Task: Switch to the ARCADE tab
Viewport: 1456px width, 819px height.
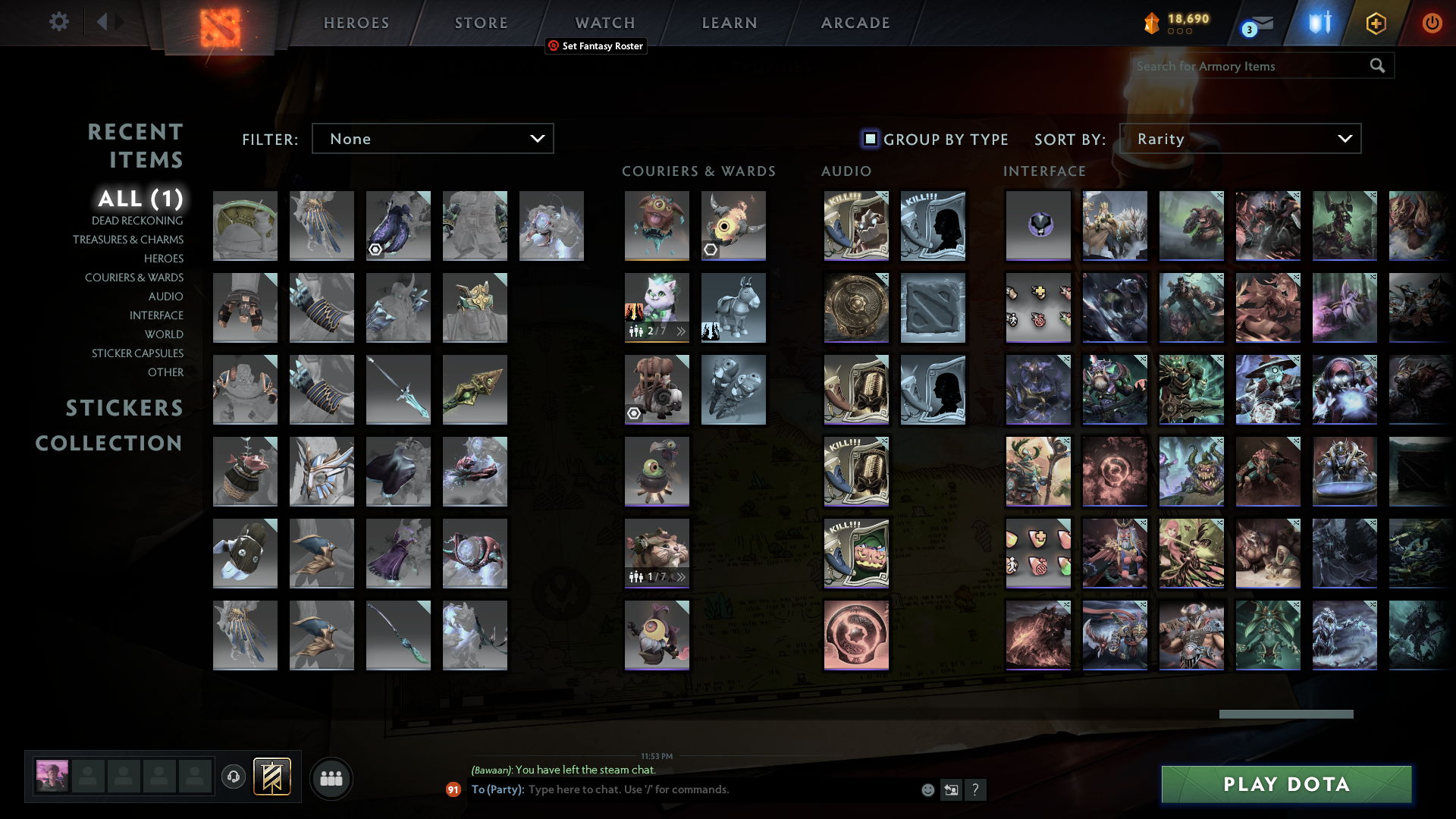Action: pyautogui.click(x=855, y=23)
